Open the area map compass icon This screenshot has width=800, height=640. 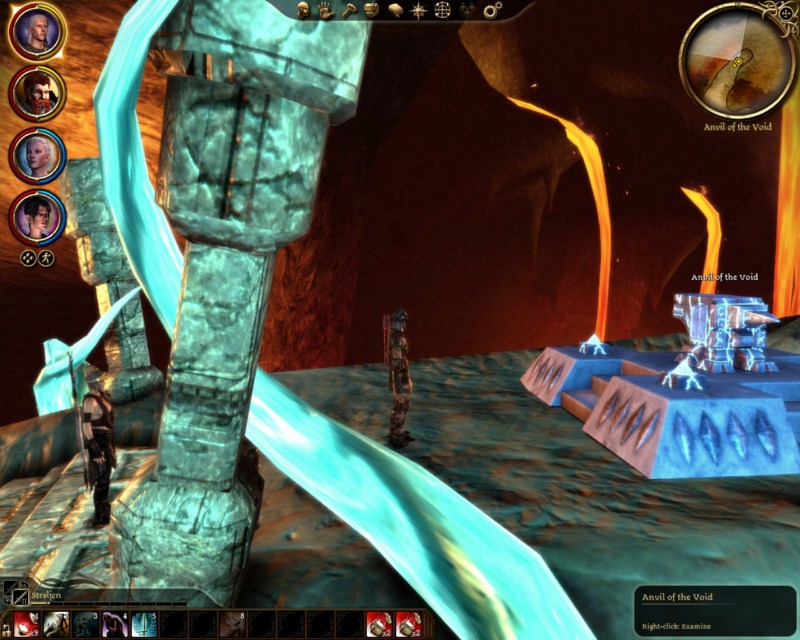[417, 9]
